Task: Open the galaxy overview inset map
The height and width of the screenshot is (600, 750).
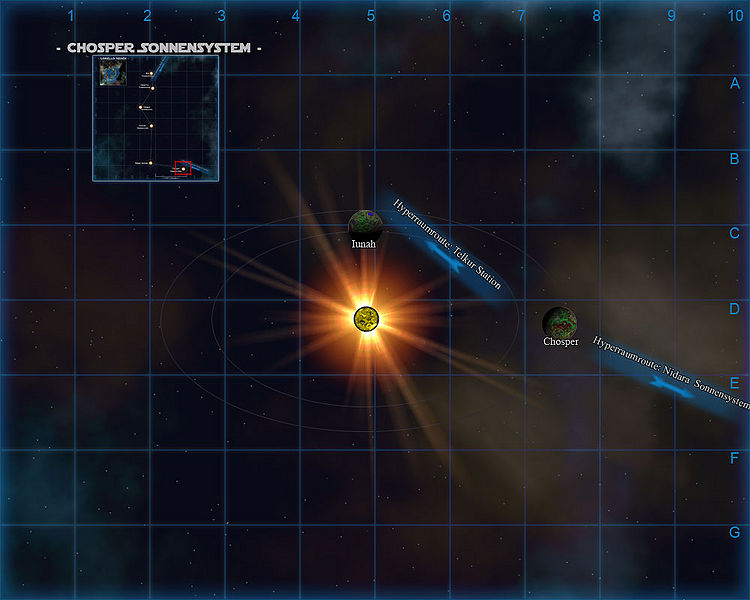Action: click(155, 118)
